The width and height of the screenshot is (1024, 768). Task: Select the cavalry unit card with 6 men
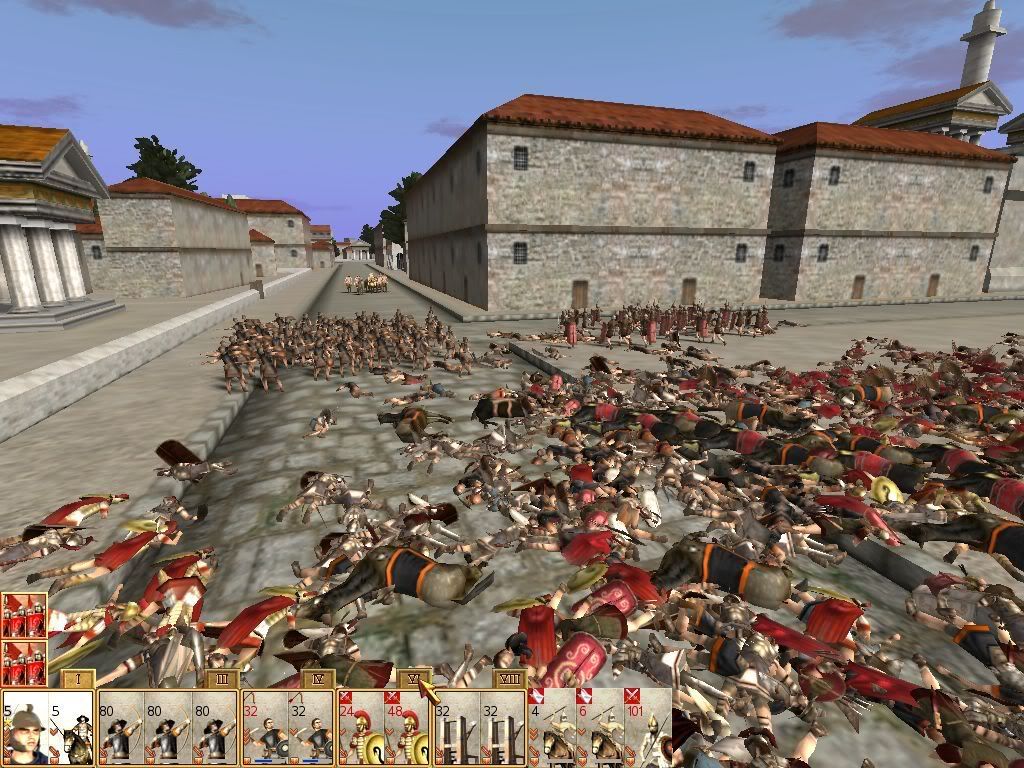[599, 730]
